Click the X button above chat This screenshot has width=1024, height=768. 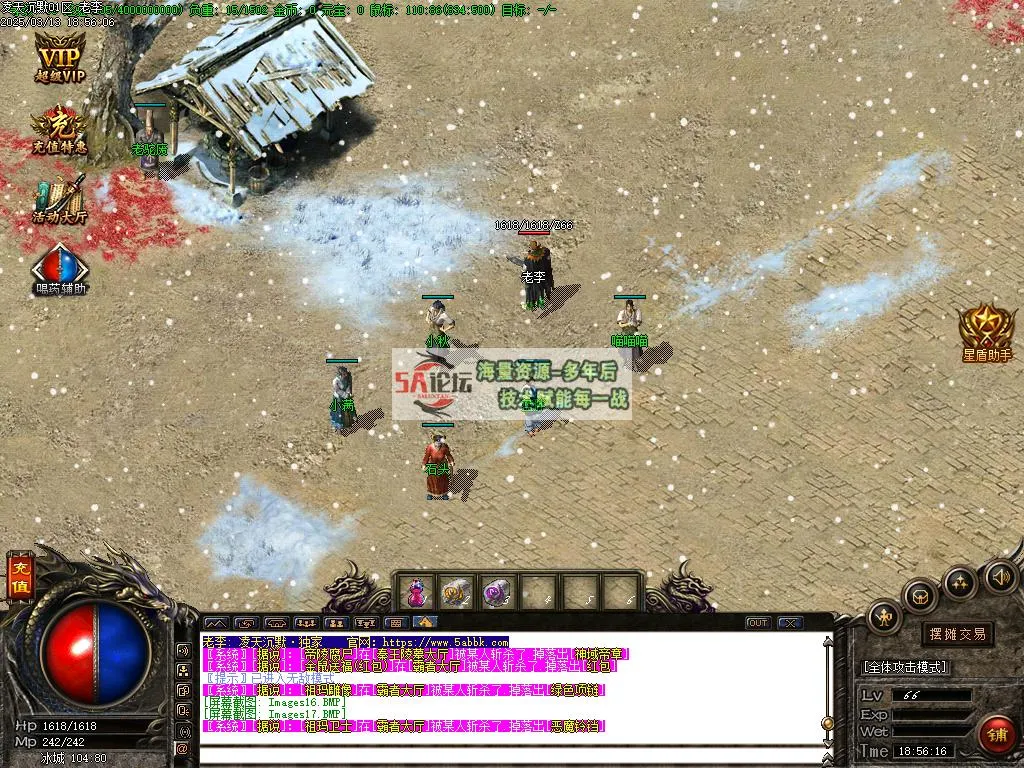pyautogui.click(x=790, y=623)
